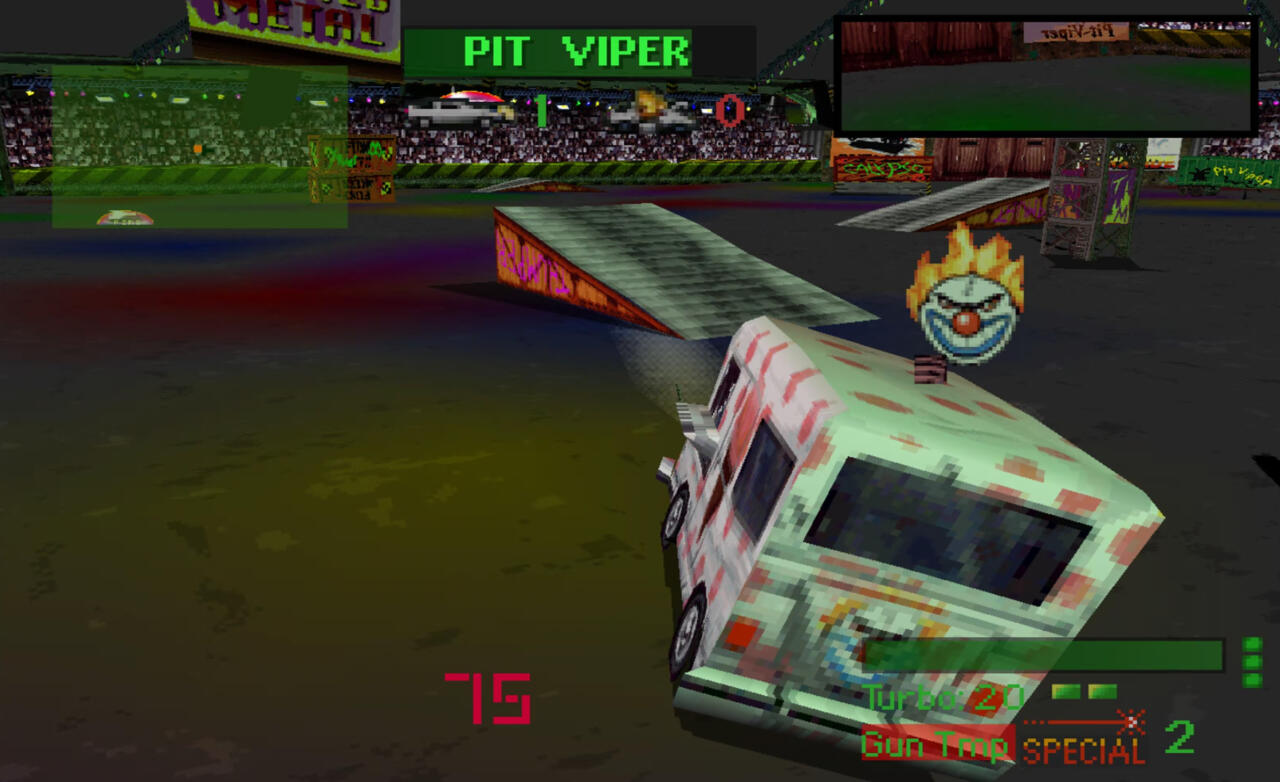Image resolution: width=1280 pixels, height=782 pixels.
Task: Click the Pit-Viper banner in the rearview mirror
Action: tap(1075, 30)
